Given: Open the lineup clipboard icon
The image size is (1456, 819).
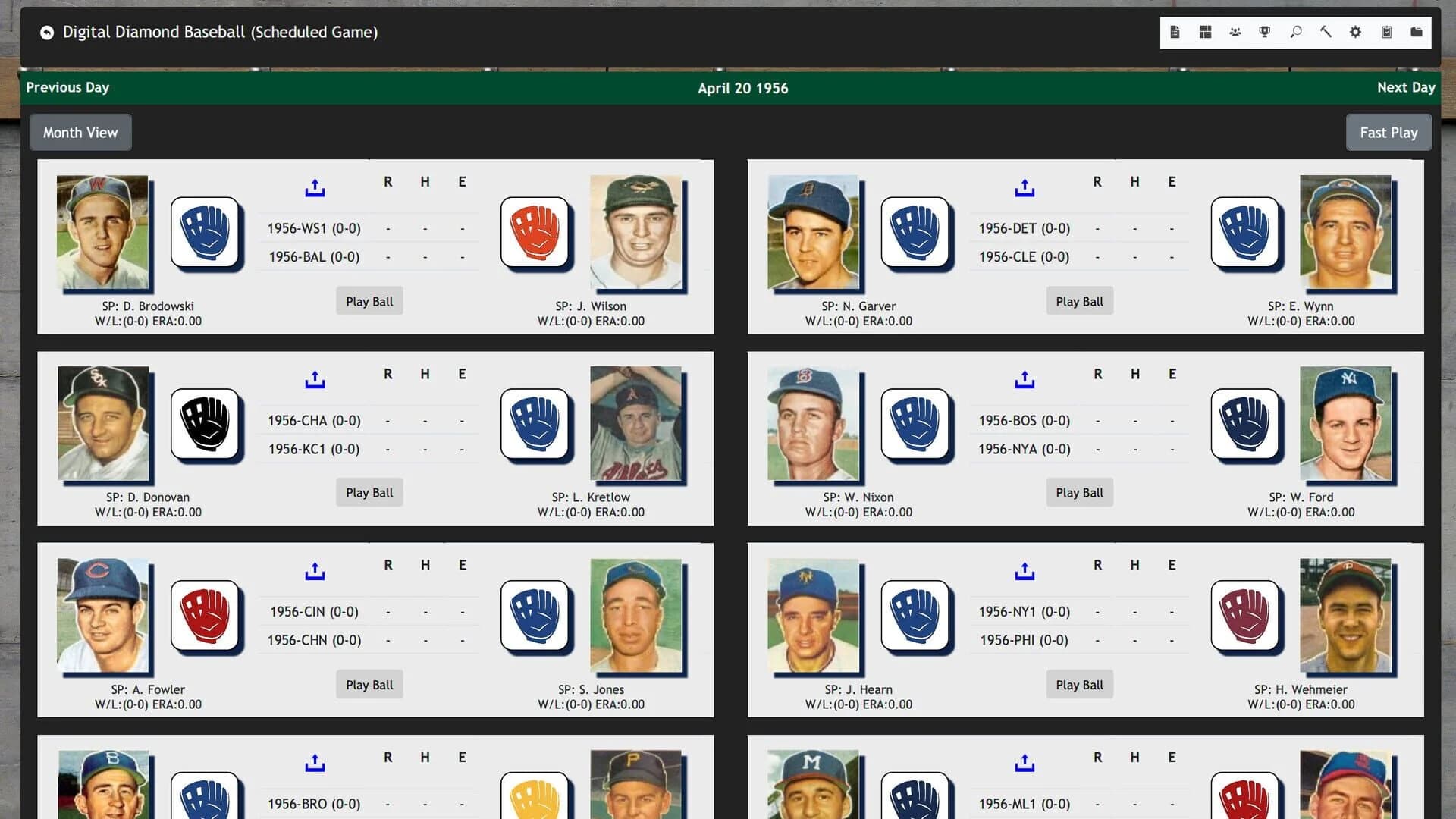Looking at the screenshot, I should click(x=1386, y=32).
